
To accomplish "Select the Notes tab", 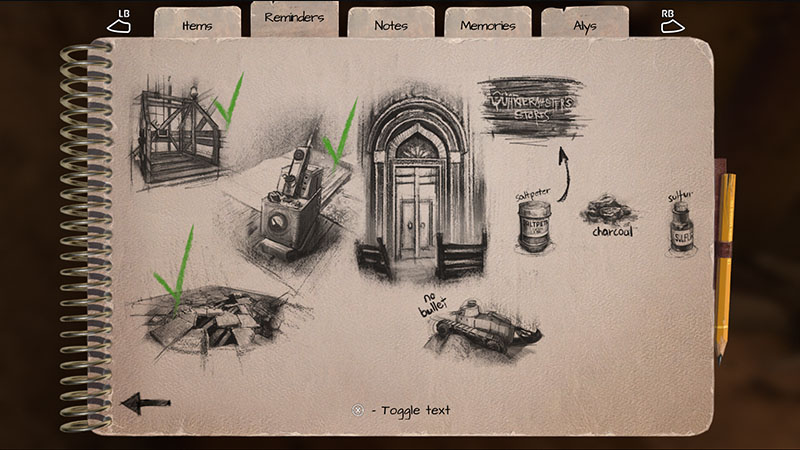I will [391, 23].
